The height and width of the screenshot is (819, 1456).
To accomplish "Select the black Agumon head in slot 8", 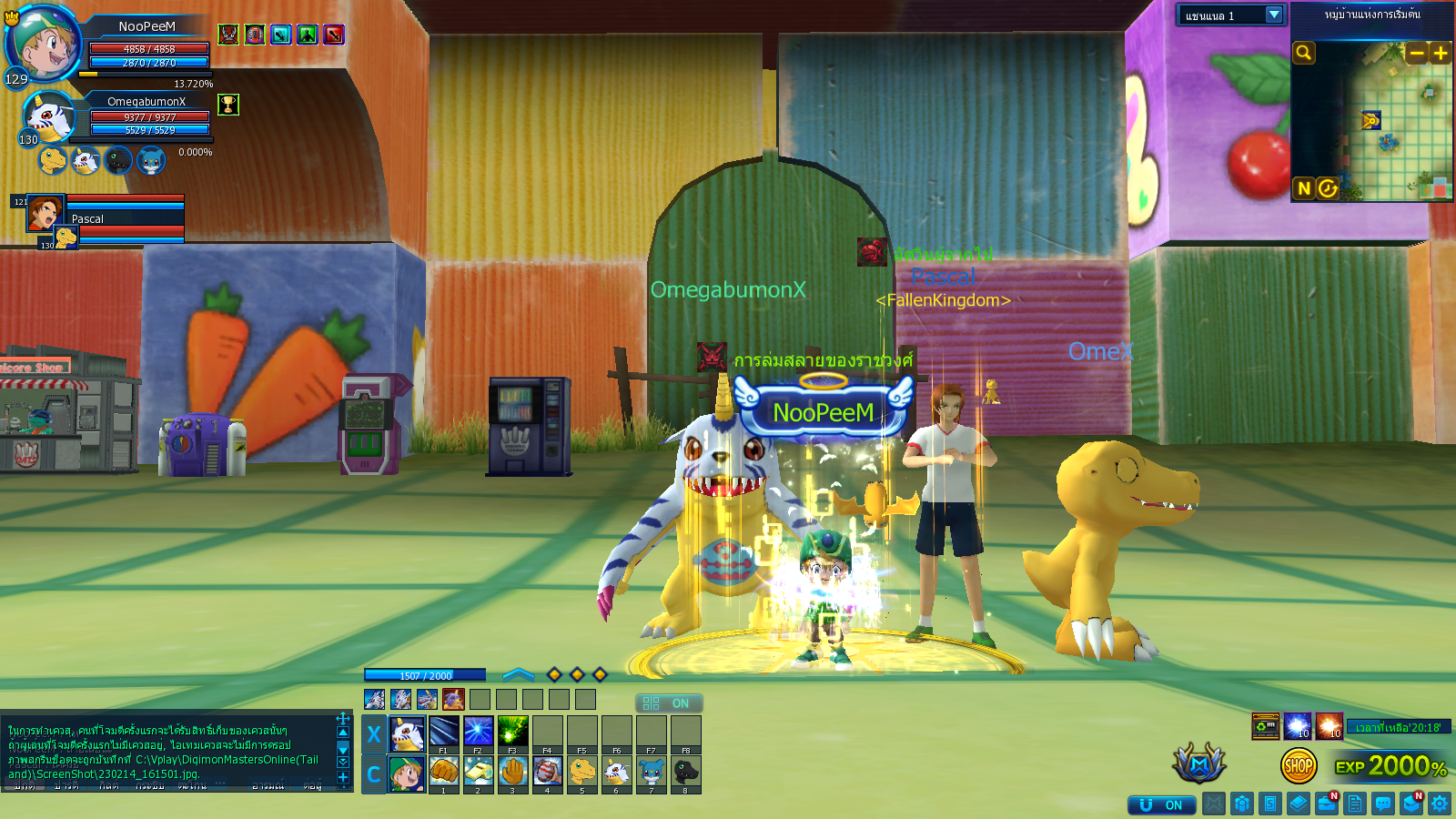I will tap(685, 772).
